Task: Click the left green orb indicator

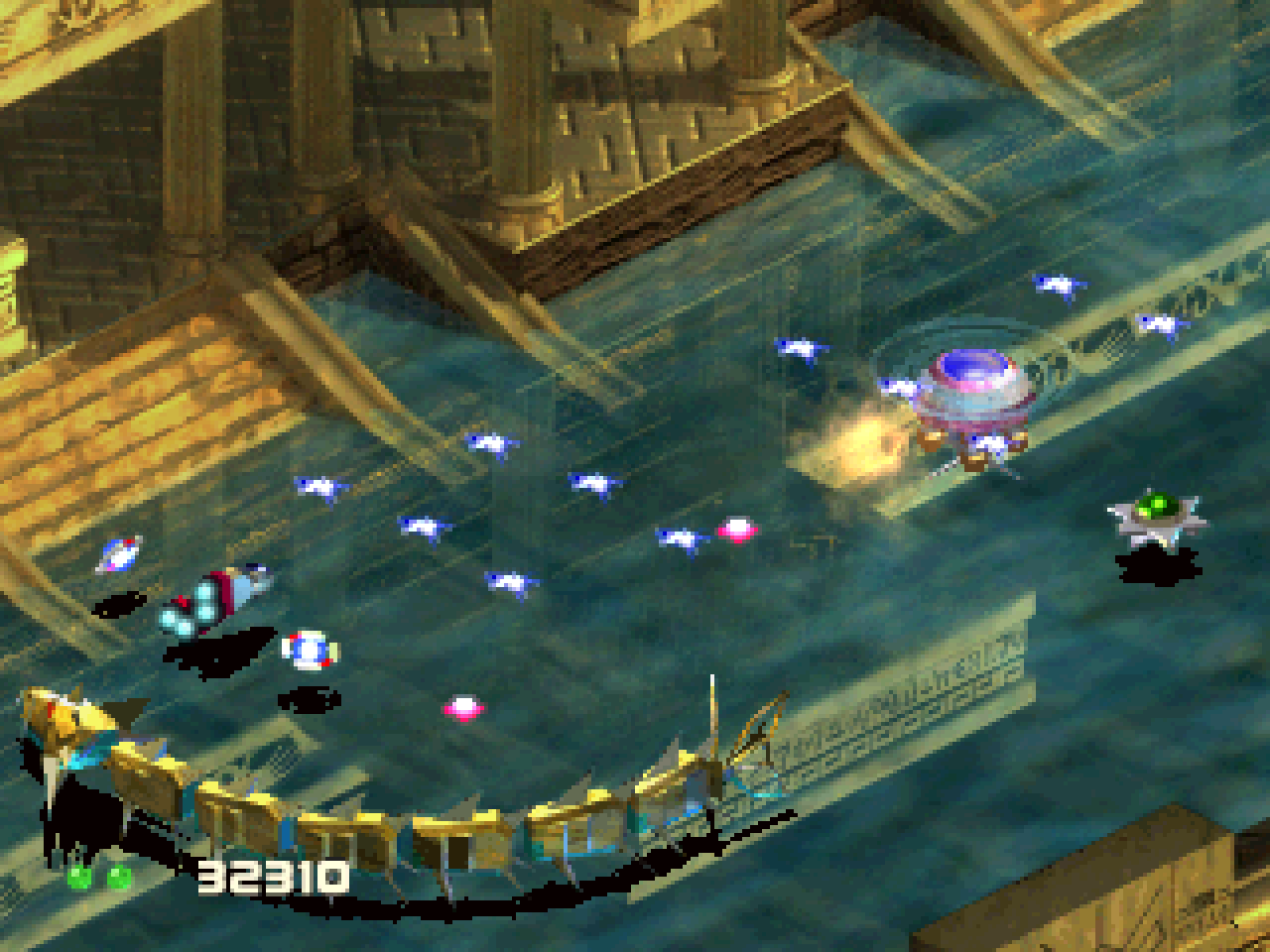Action: (x=79, y=876)
